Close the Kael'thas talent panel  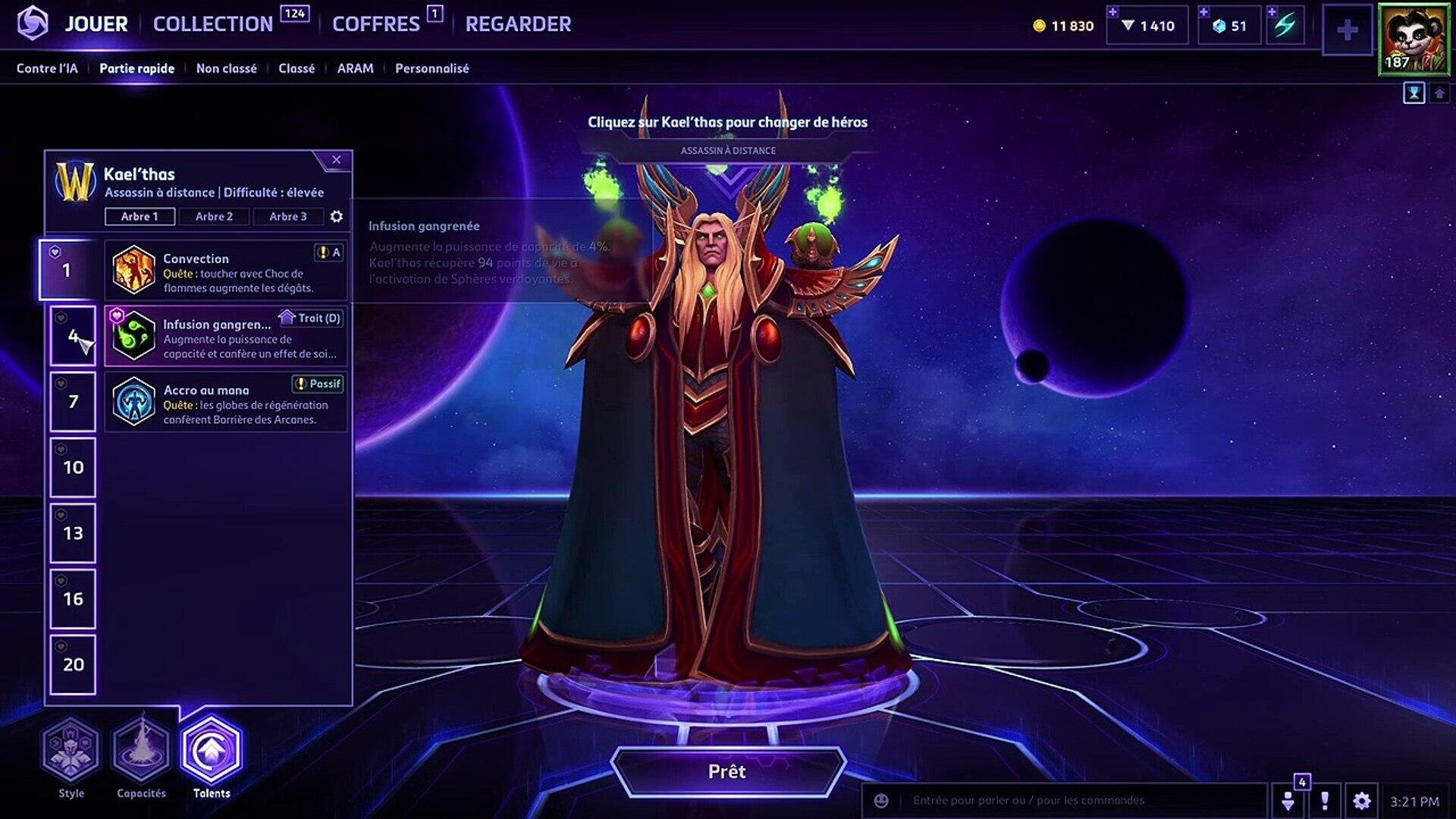pyautogui.click(x=336, y=160)
